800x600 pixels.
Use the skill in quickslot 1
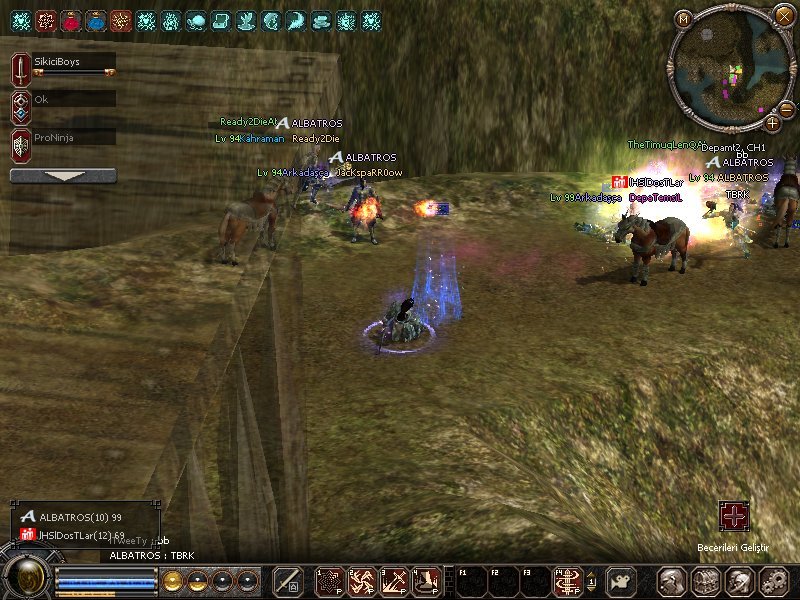329,580
